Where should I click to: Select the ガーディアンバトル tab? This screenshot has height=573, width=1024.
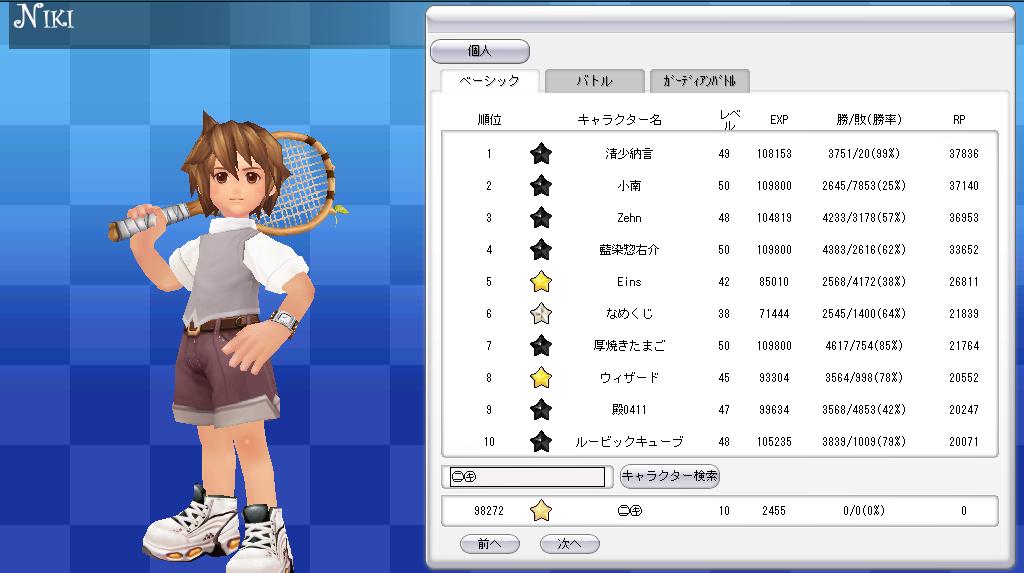699,81
